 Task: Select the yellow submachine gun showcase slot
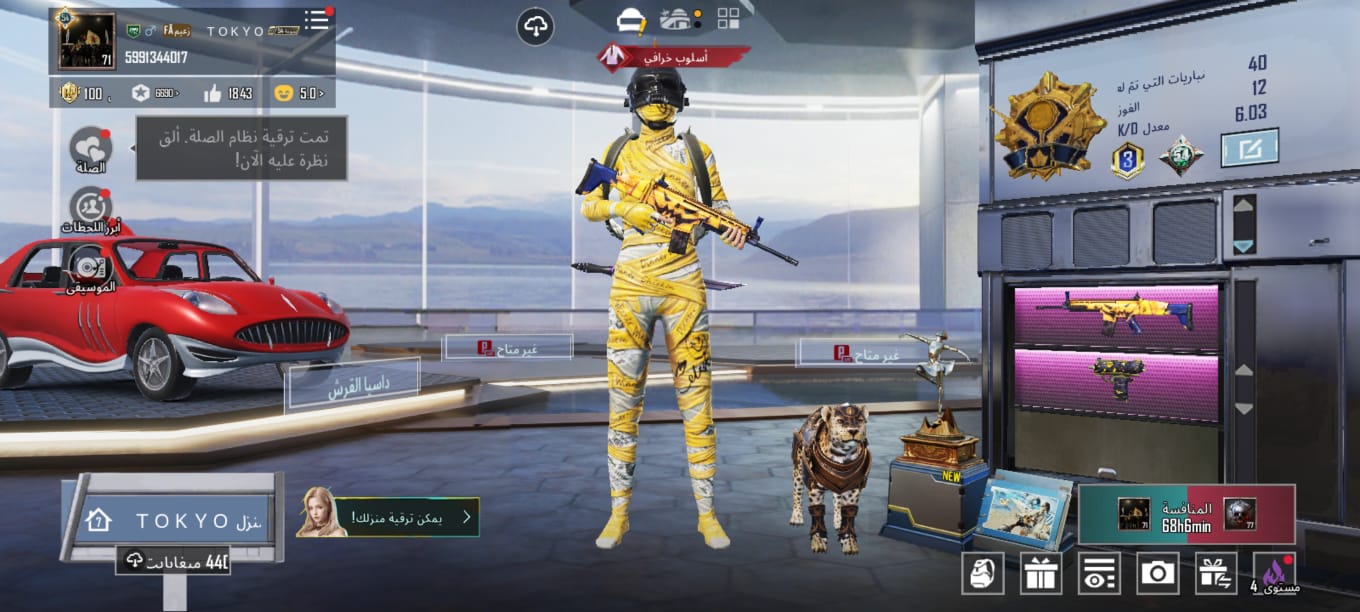(x=1116, y=379)
